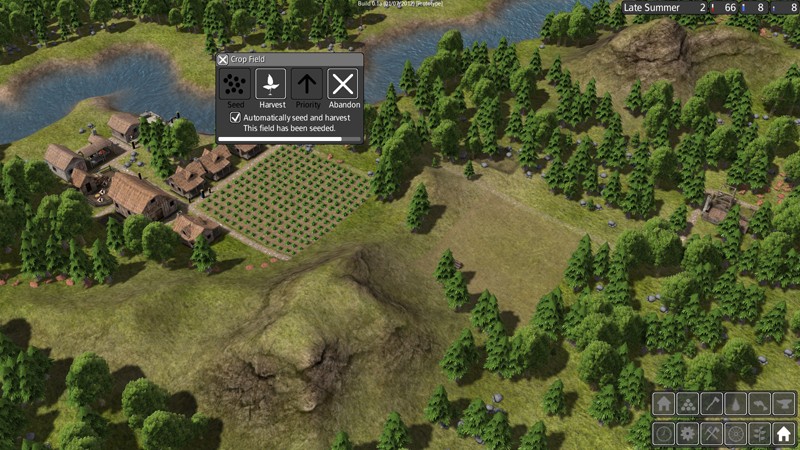This screenshot has height=450, width=800.
Task: Open the gray house toolbar button
Action: (664, 404)
